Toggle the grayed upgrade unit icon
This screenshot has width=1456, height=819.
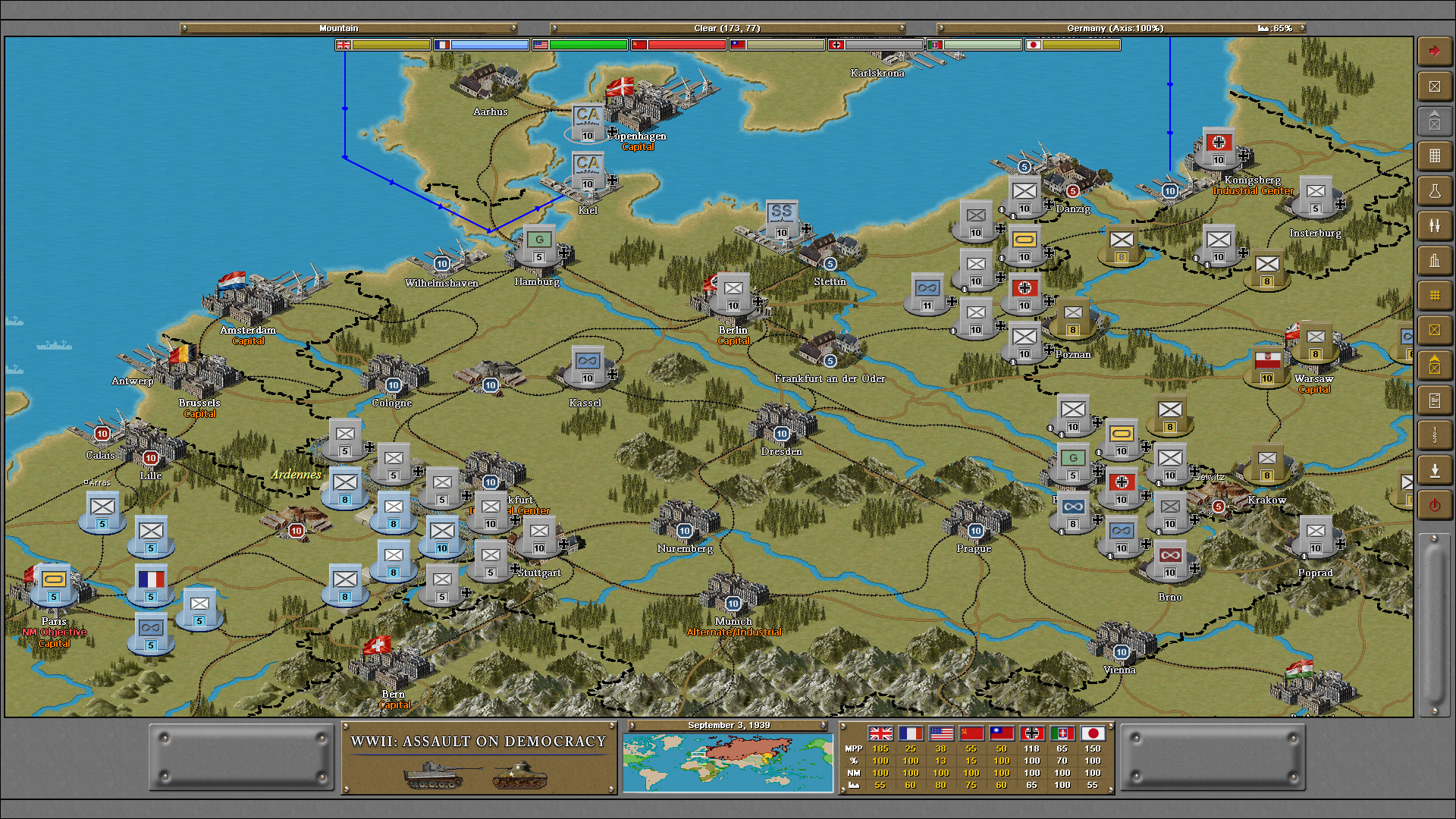1435,121
